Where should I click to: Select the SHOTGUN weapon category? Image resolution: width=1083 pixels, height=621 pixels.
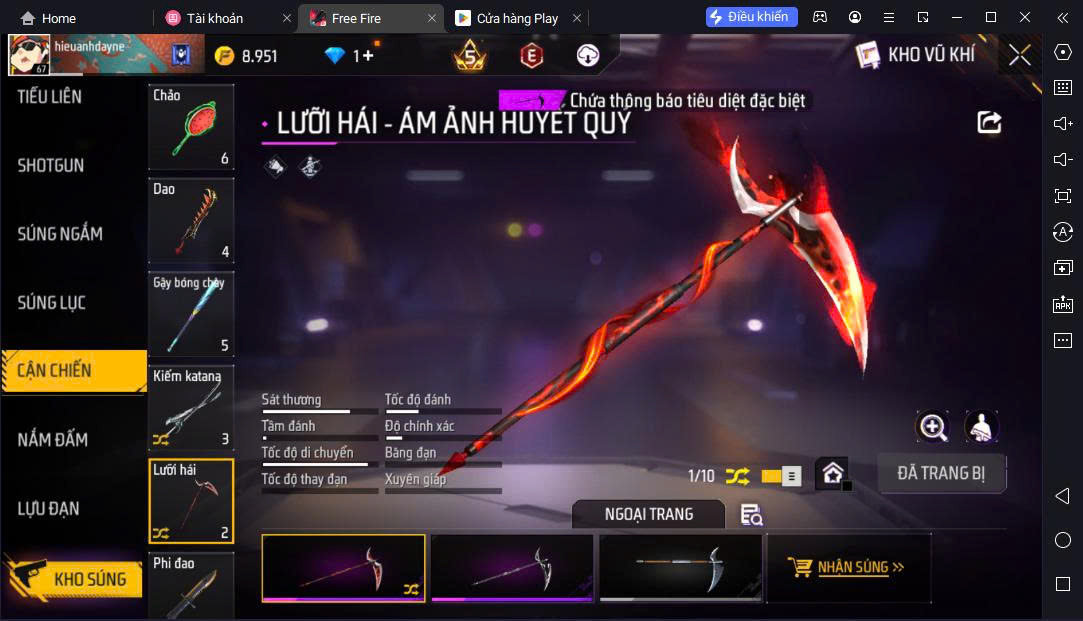click(x=51, y=166)
